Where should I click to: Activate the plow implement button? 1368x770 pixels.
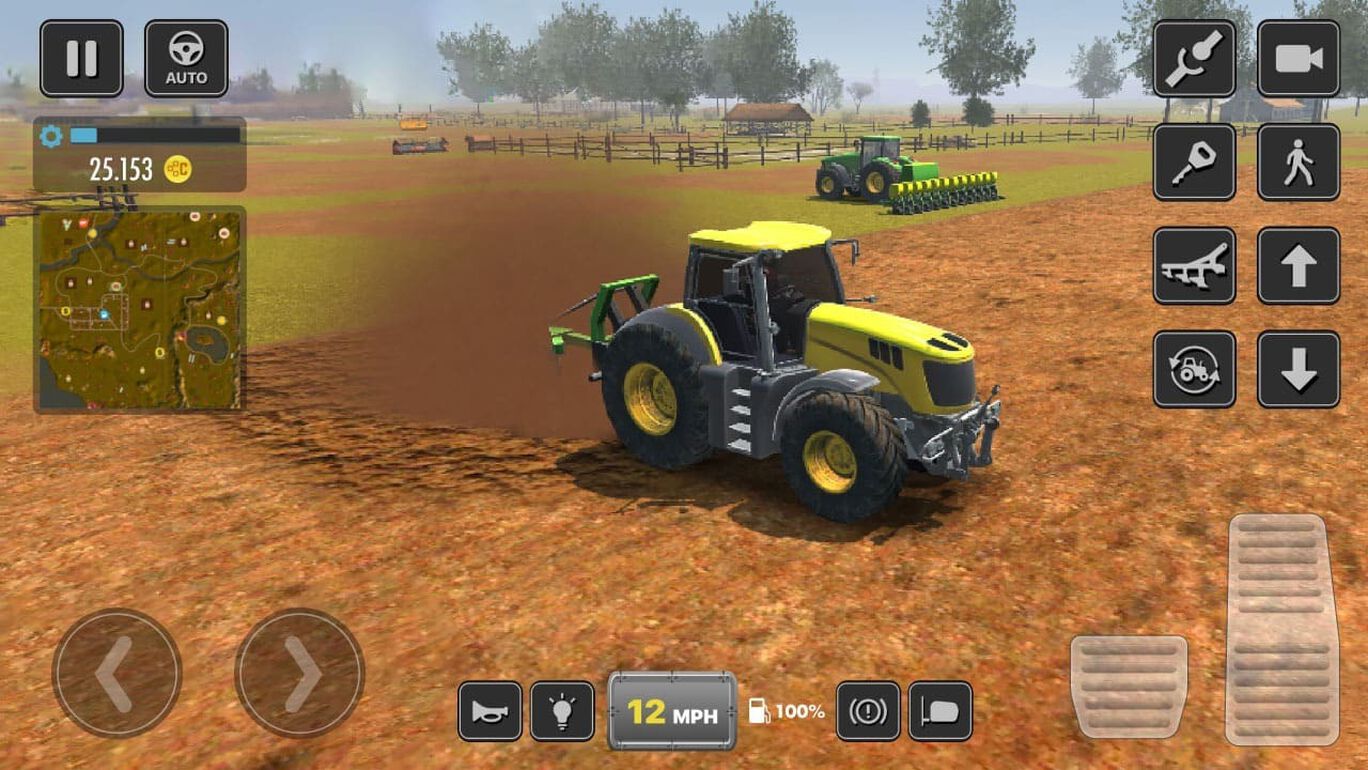pos(1194,266)
